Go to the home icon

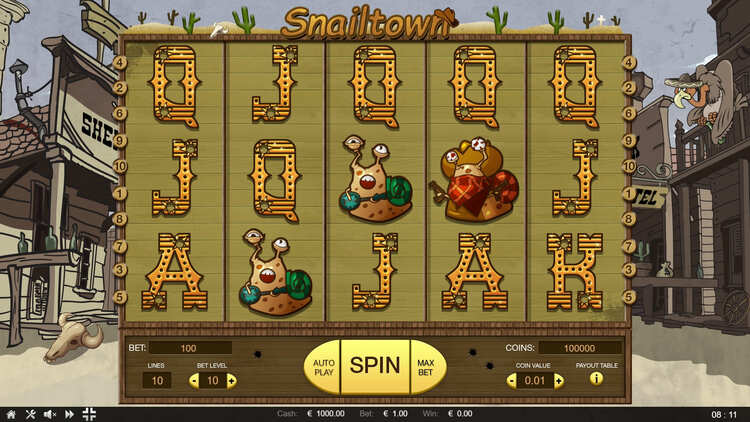11,414
